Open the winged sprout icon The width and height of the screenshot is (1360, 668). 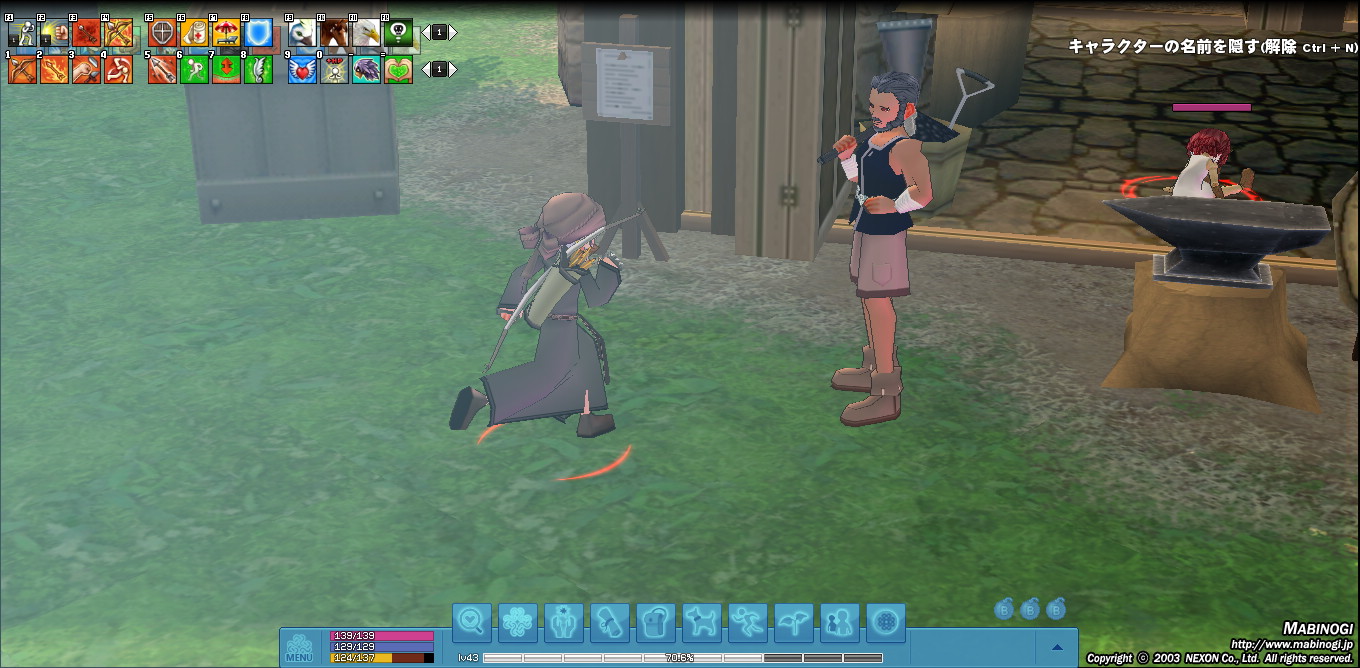(793, 623)
